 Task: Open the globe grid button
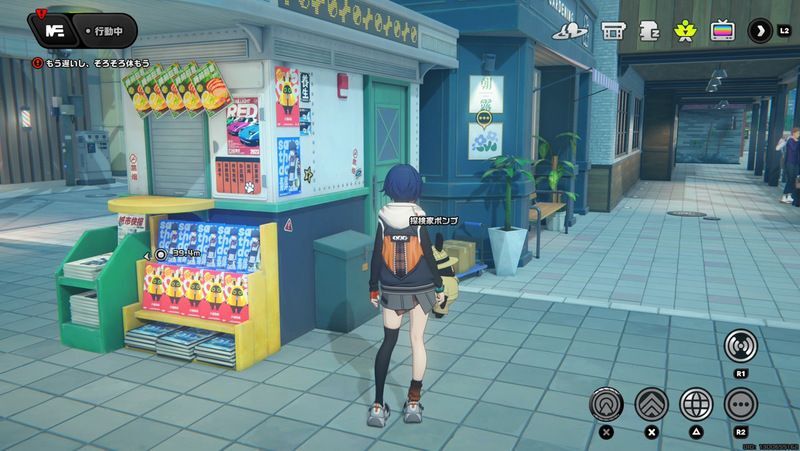point(696,403)
